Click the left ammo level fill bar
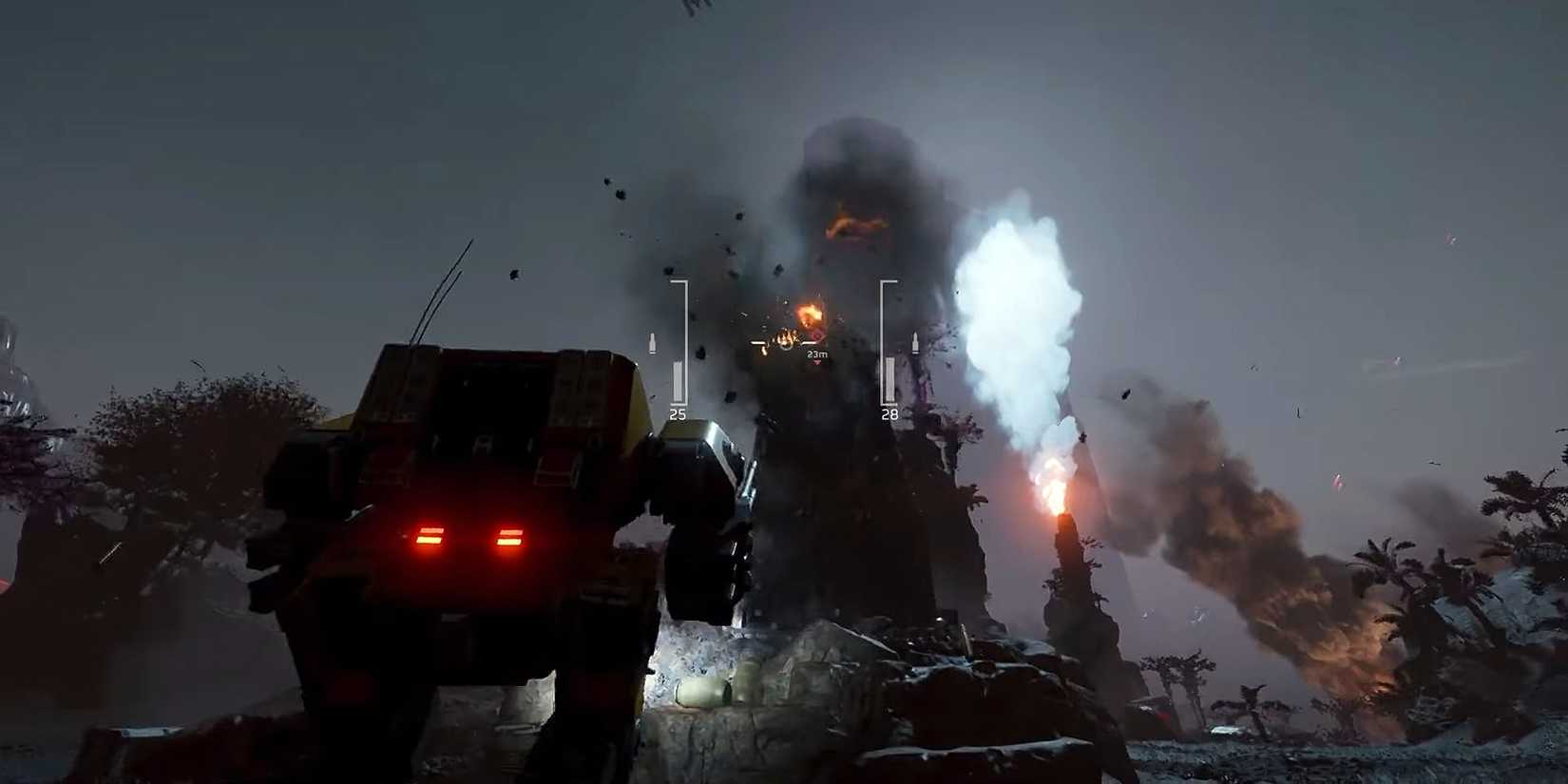Screen dimensions: 1568x784 (679, 379)
